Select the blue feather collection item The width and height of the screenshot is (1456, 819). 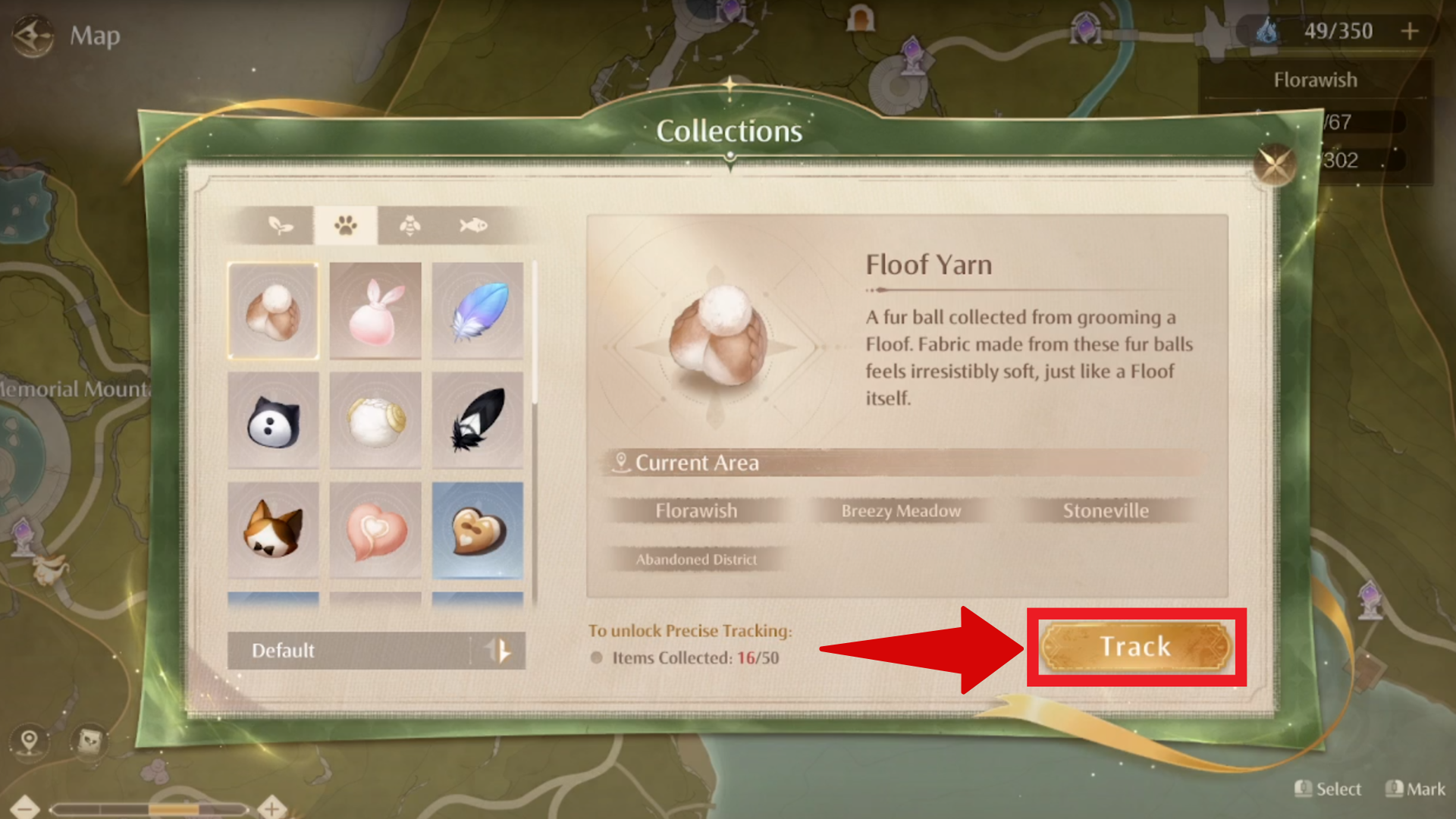pos(478,312)
